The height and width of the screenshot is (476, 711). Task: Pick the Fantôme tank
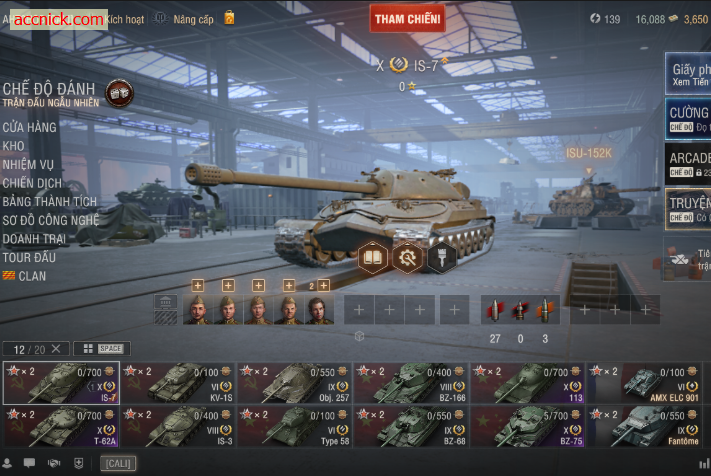click(646, 427)
